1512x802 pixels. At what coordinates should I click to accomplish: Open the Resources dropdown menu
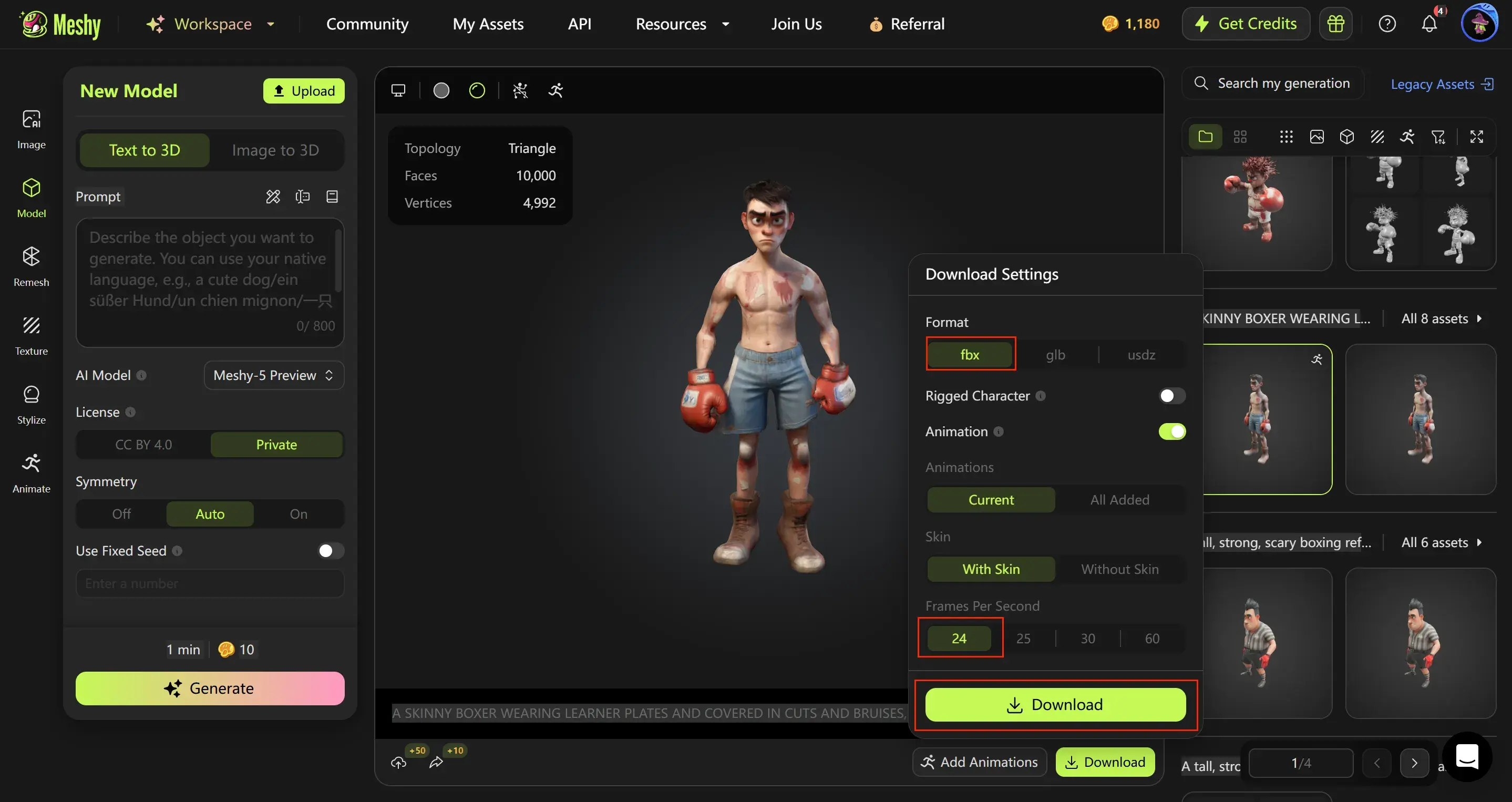(x=682, y=24)
